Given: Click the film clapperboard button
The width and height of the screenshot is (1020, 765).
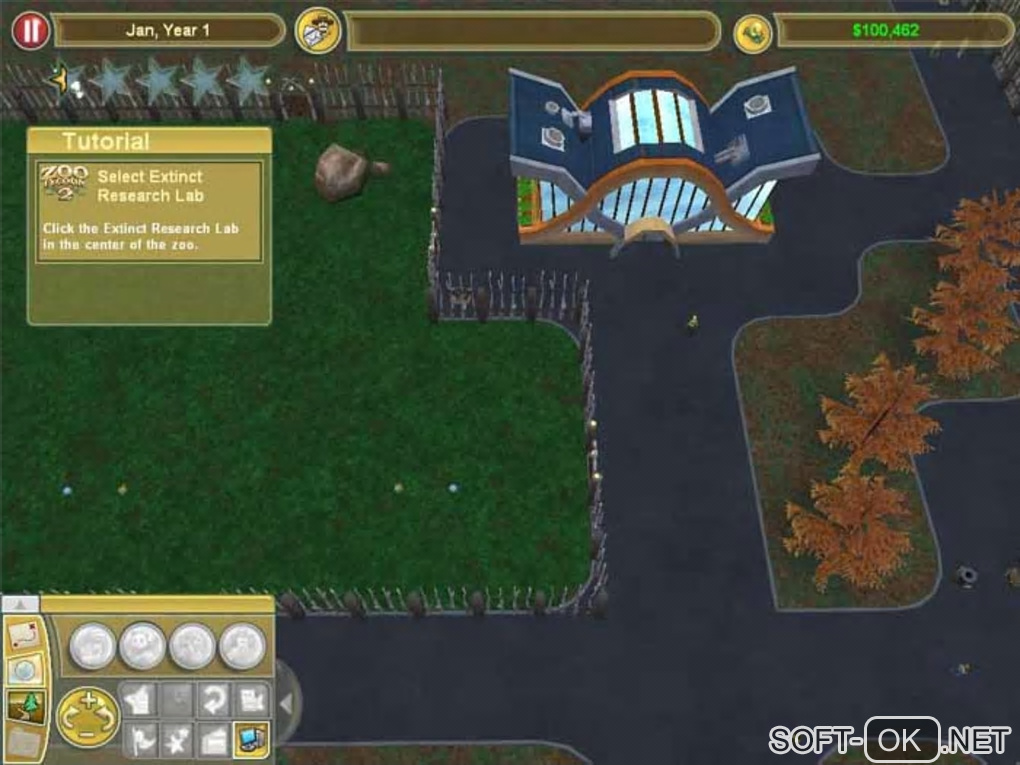Looking at the screenshot, I should [x=212, y=738].
